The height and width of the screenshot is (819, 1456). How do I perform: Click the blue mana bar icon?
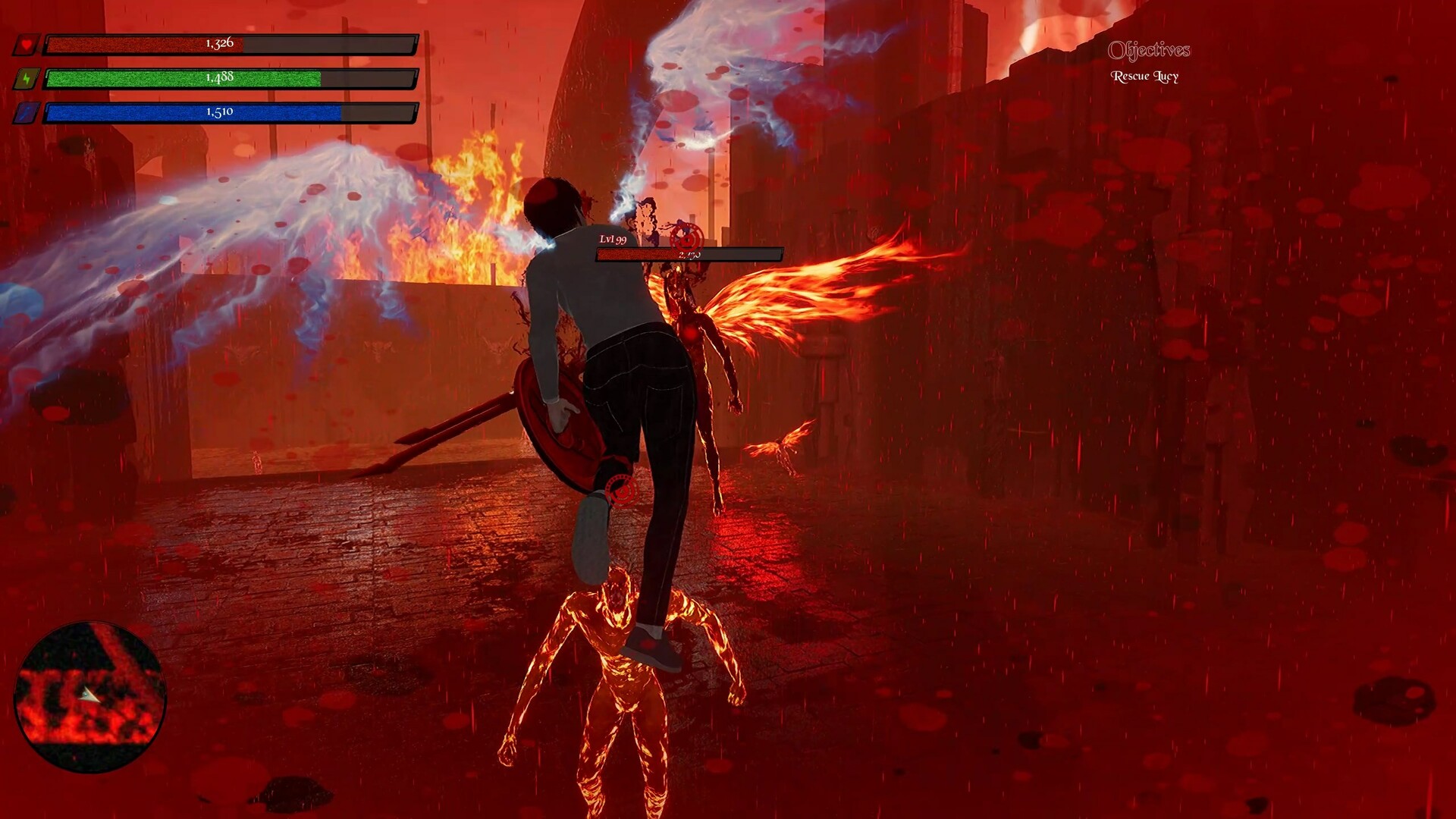click(27, 115)
